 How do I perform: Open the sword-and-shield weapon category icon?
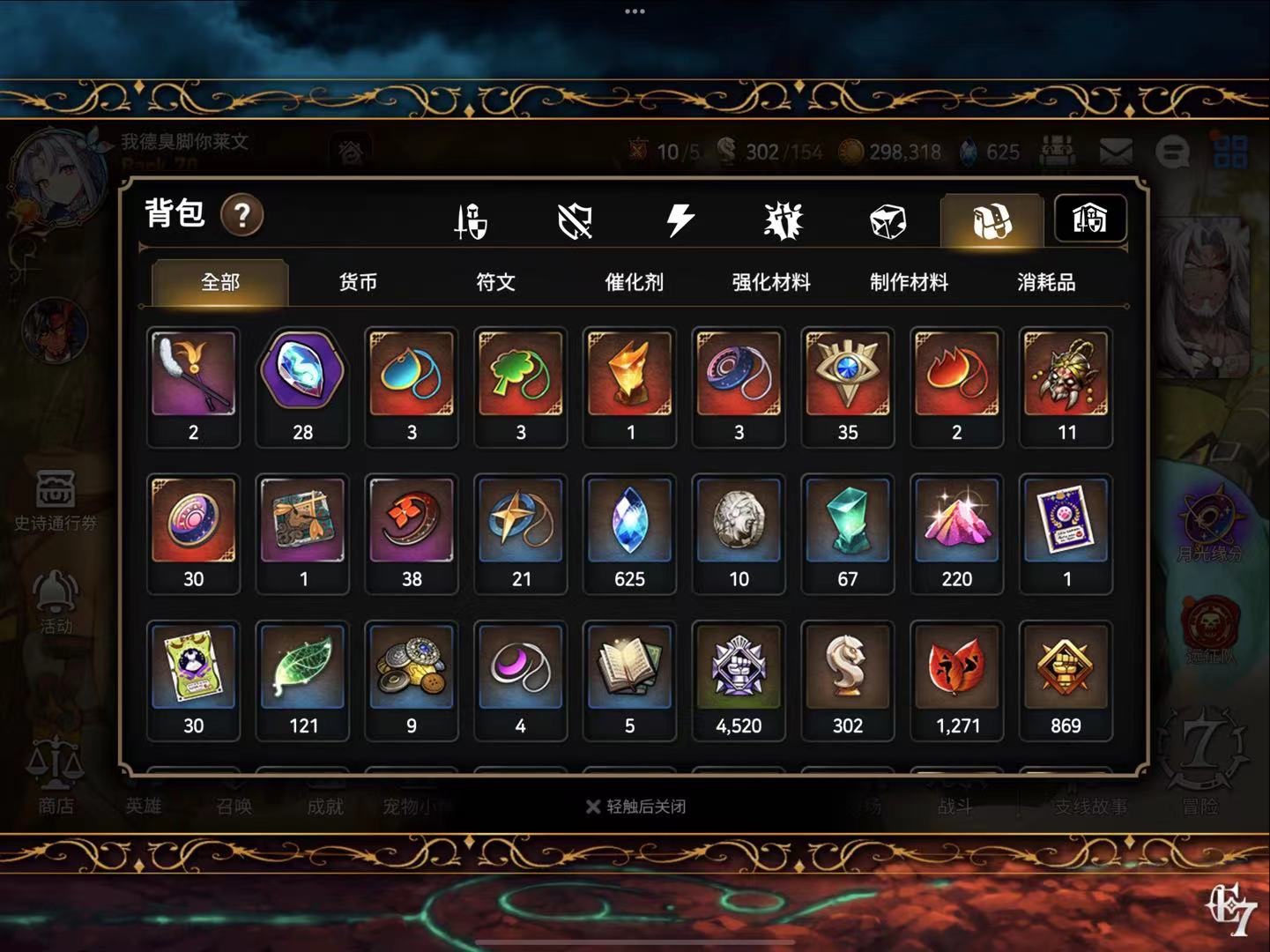coord(471,220)
